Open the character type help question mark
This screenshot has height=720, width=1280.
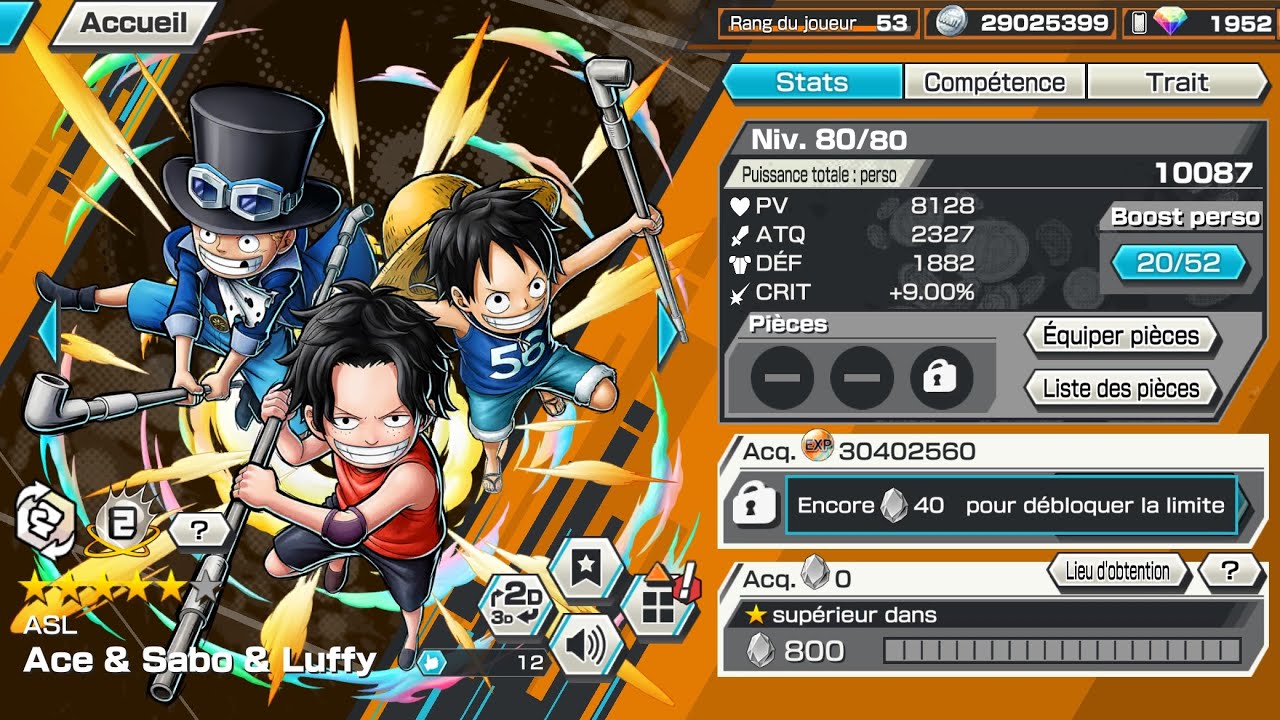(198, 530)
